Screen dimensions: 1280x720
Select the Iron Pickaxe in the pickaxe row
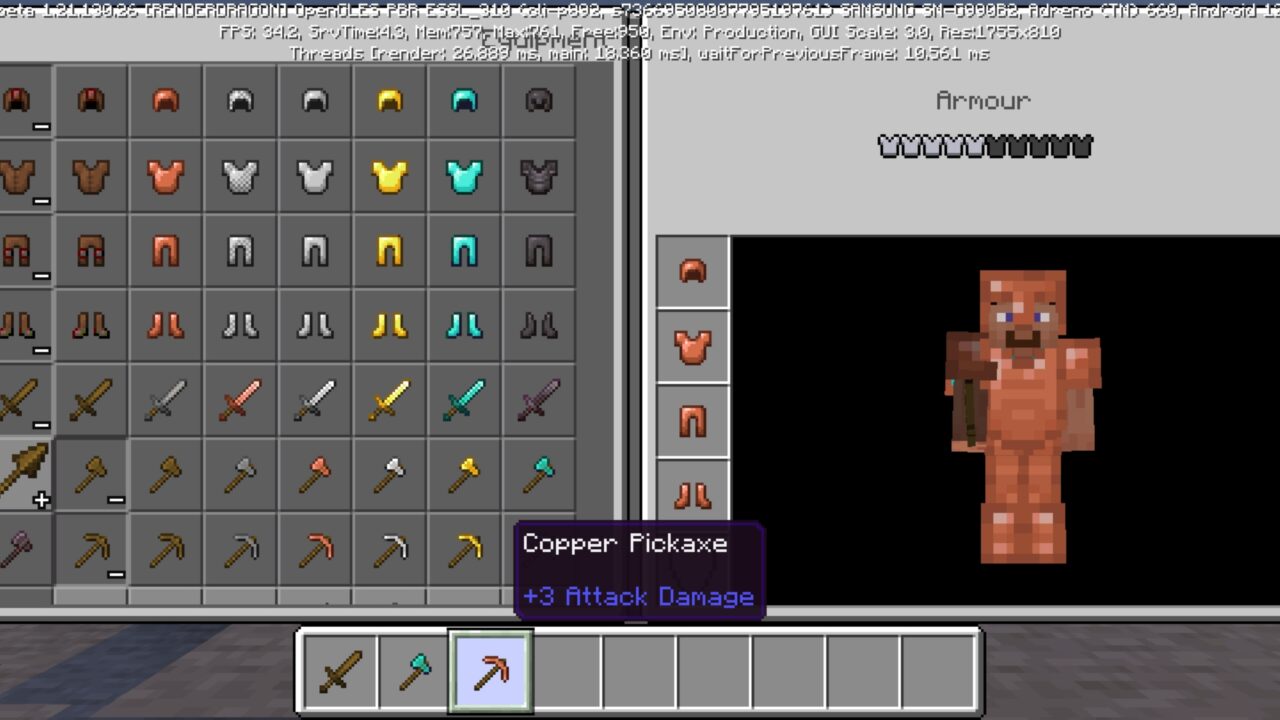tap(389, 550)
